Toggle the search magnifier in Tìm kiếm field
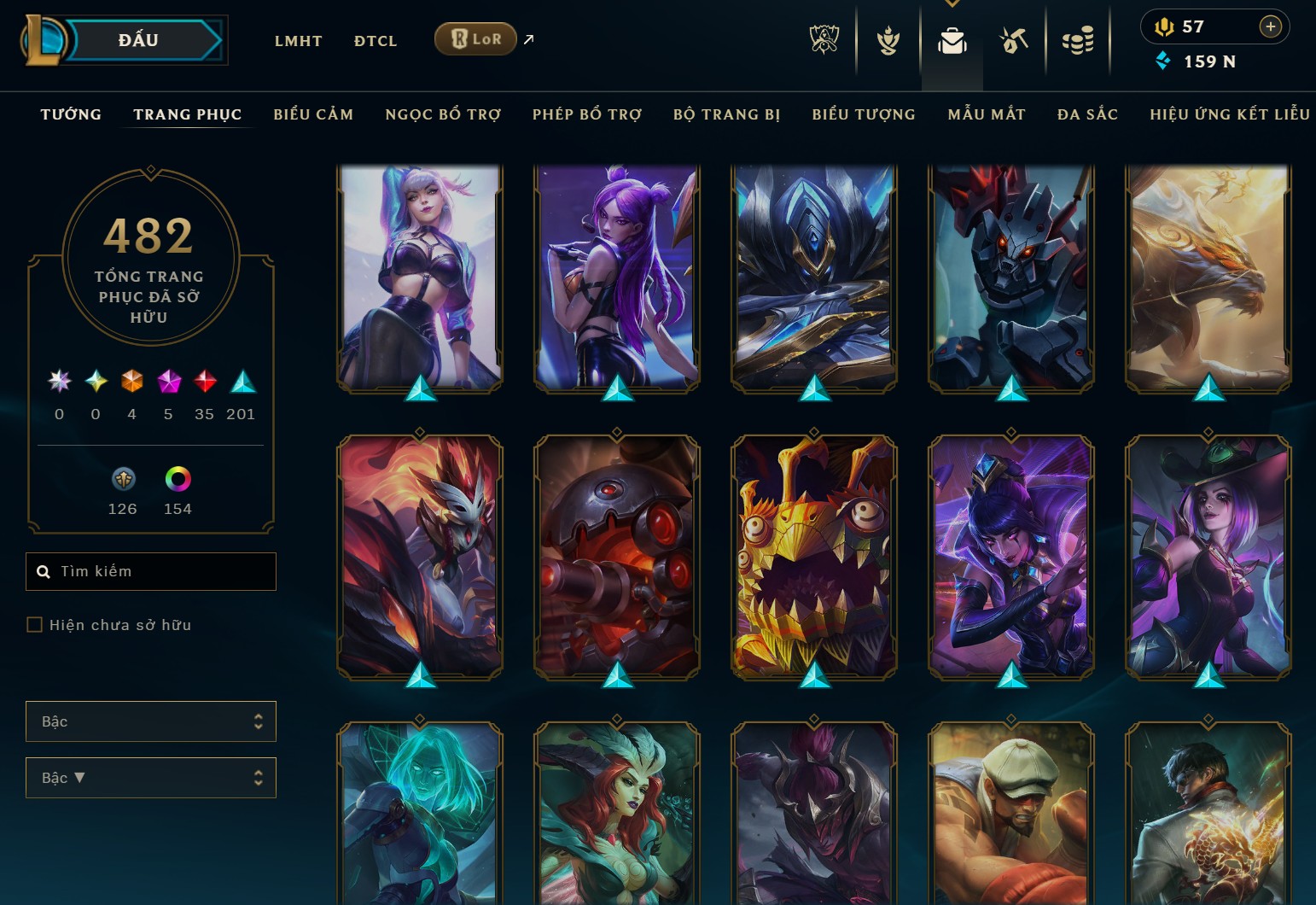Screen dimensions: 1316x905 (x=44, y=571)
